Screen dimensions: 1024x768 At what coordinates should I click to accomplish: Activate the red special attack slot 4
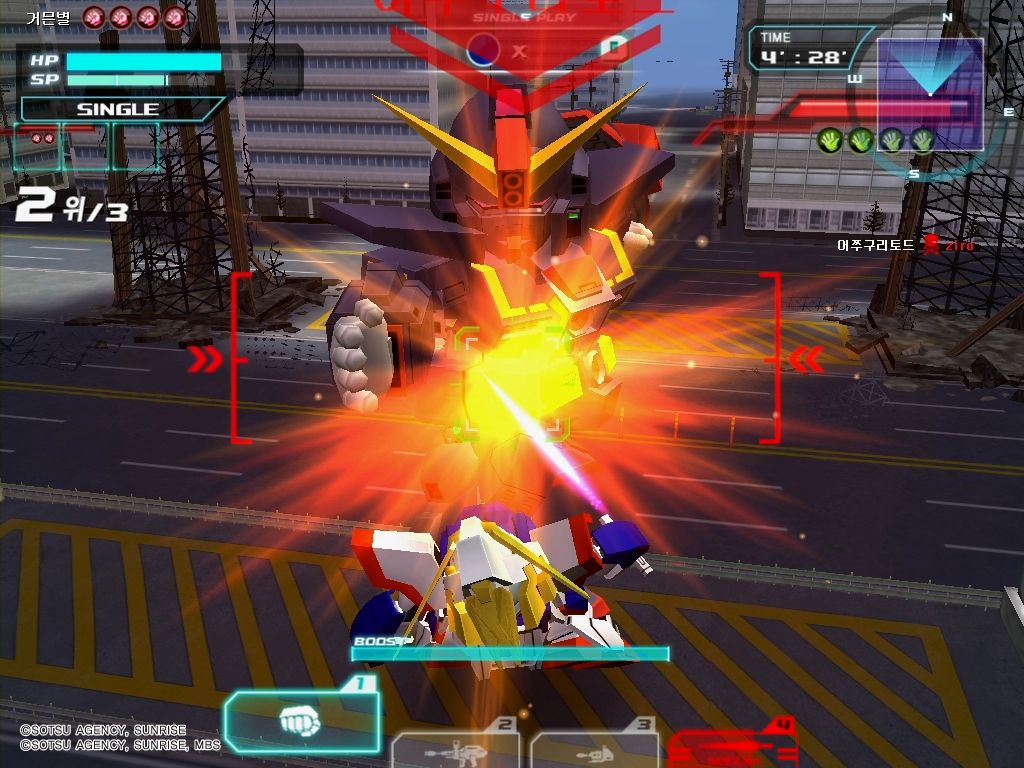[x=733, y=745]
